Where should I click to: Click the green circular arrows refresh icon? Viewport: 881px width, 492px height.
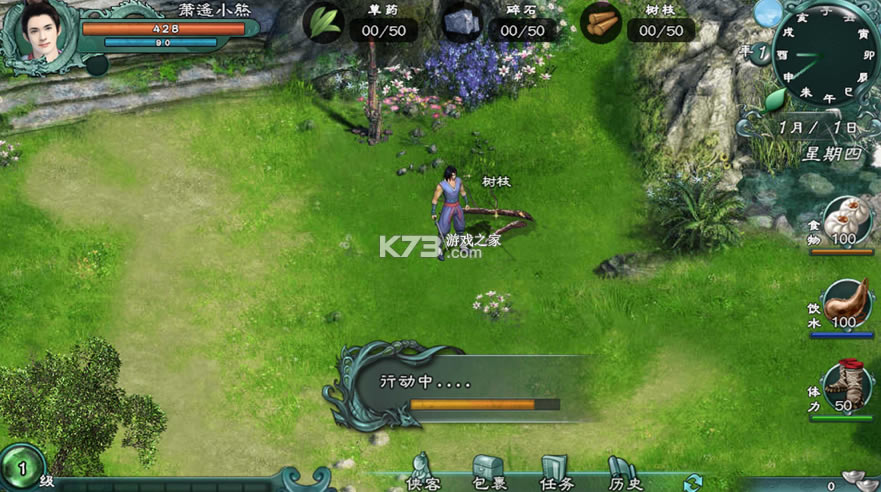click(x=692, y=484)
